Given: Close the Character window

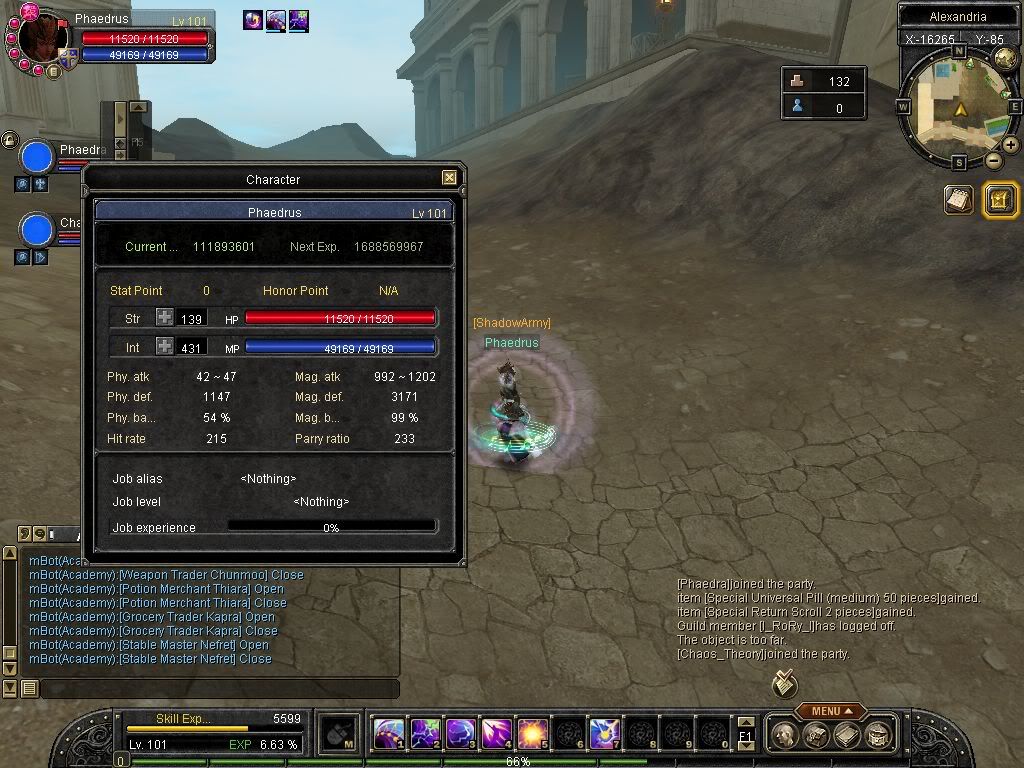Looking at the screenshot, I should pyautogui.click(x=449, y=178).
